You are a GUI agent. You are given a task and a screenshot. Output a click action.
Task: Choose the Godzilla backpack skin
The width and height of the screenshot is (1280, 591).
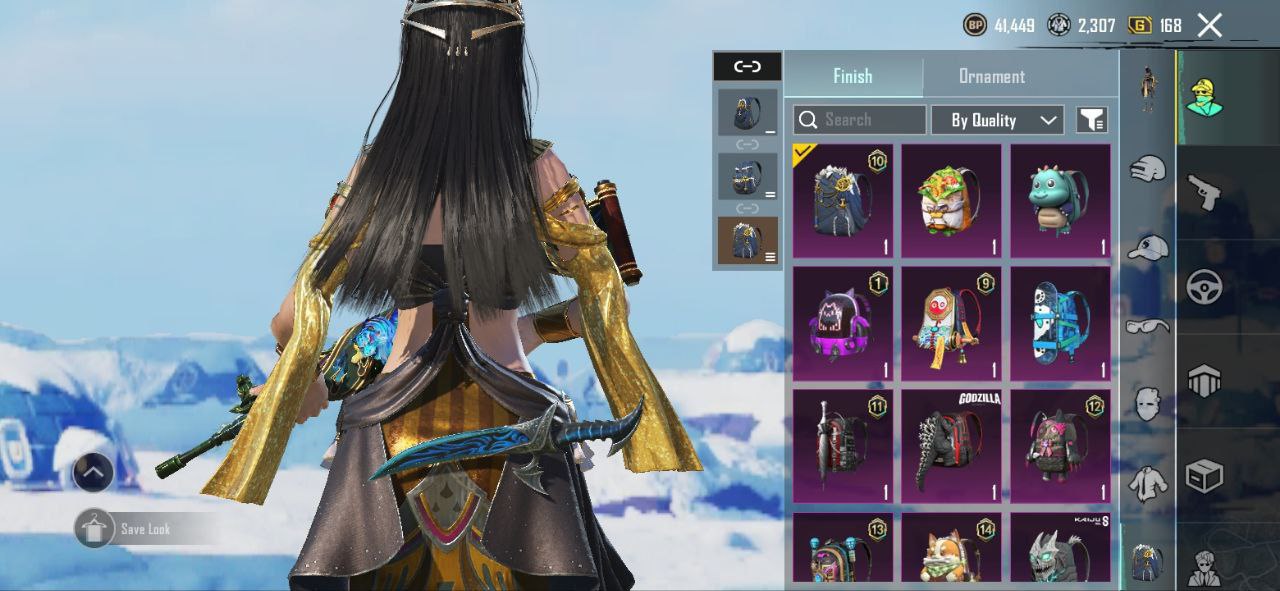click(951, 445)
